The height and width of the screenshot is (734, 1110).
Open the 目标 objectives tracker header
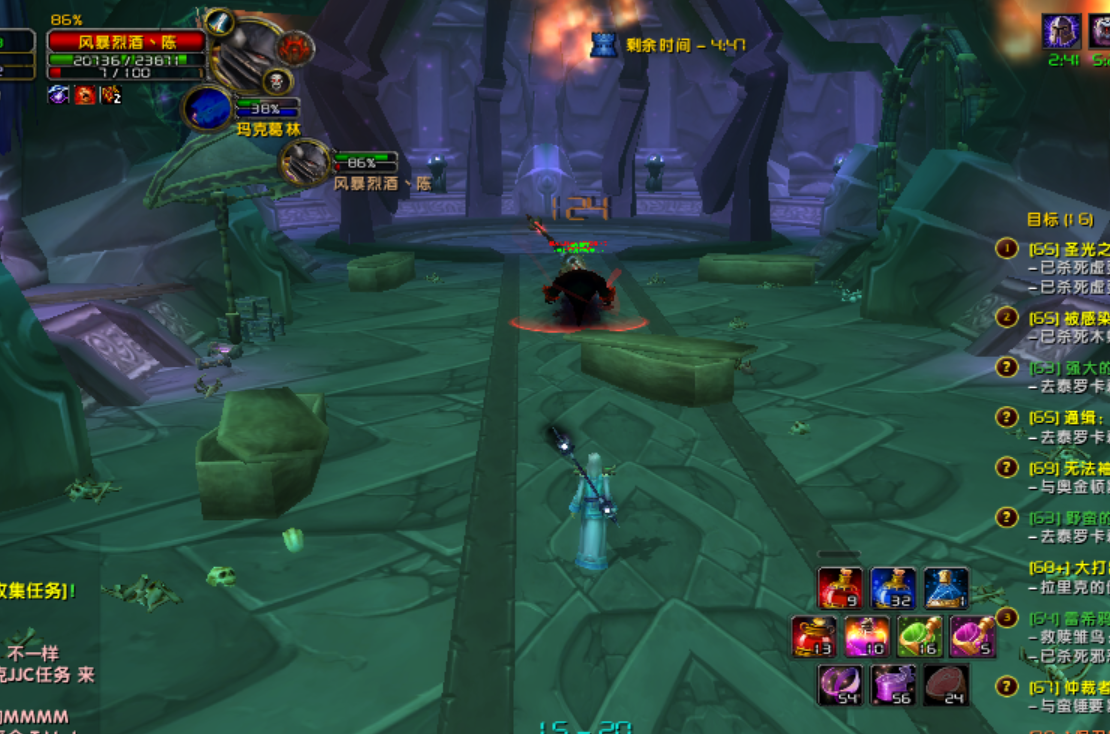1060,220
